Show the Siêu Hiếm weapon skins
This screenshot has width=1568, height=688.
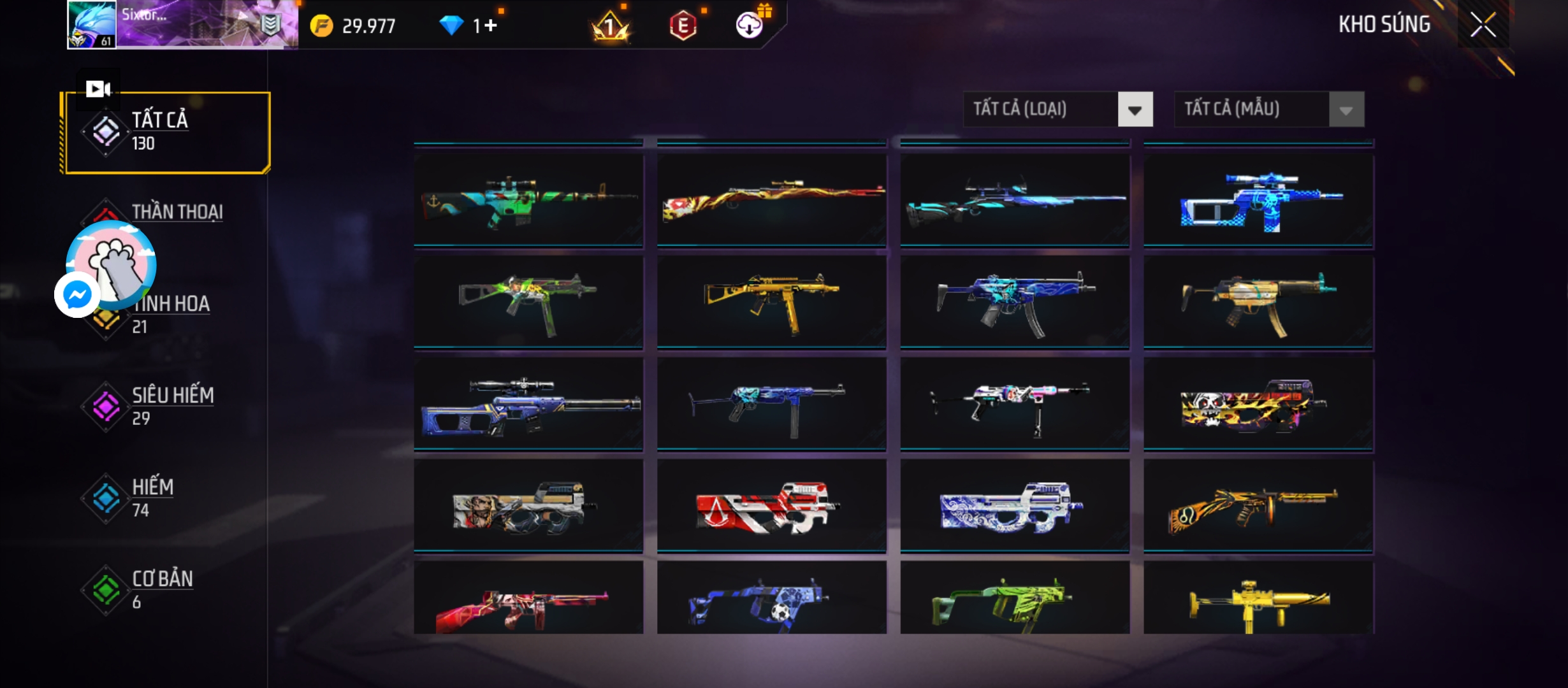click(x=171, y=405)
